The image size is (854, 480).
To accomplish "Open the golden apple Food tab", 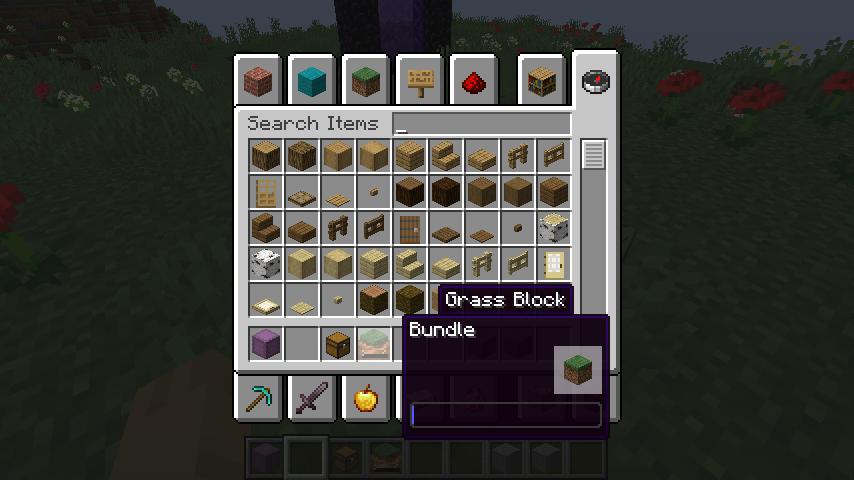I will pos(366,398).
